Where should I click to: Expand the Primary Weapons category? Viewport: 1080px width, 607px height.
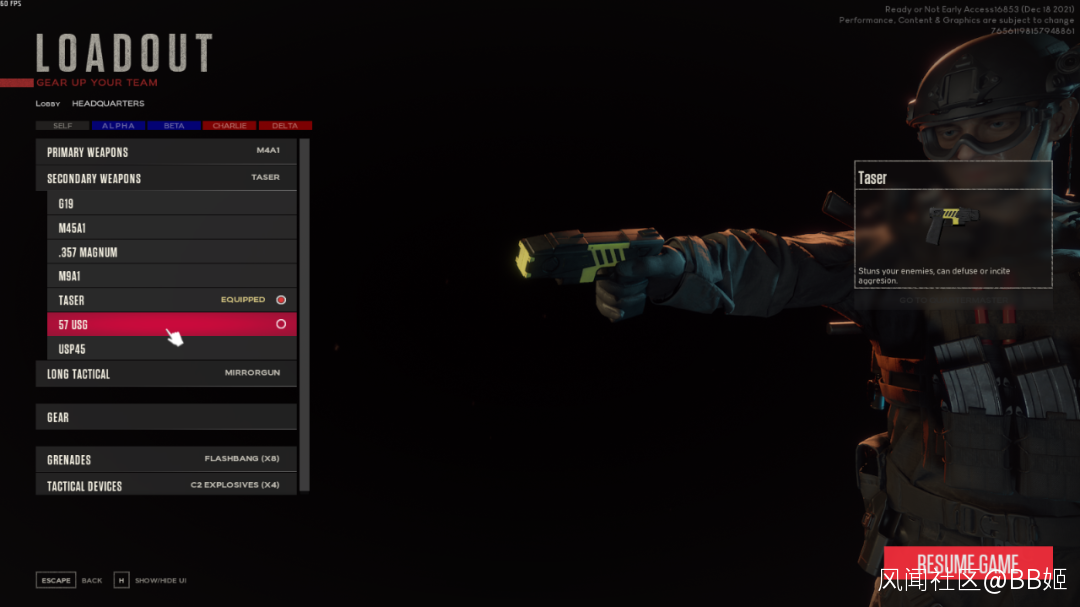click(x=166, y=152)
